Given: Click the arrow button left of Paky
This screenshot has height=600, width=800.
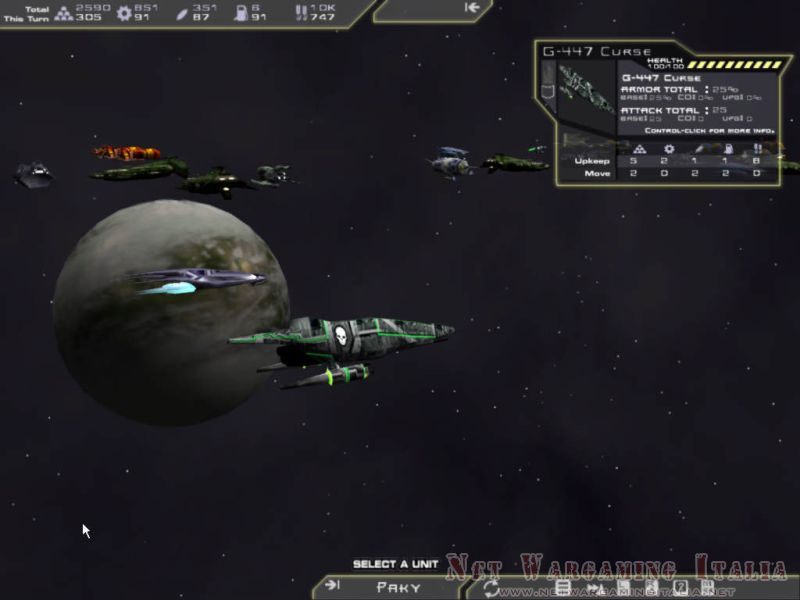Looking at the screenshot, I should pyautogui.click(x=333, y=586).
